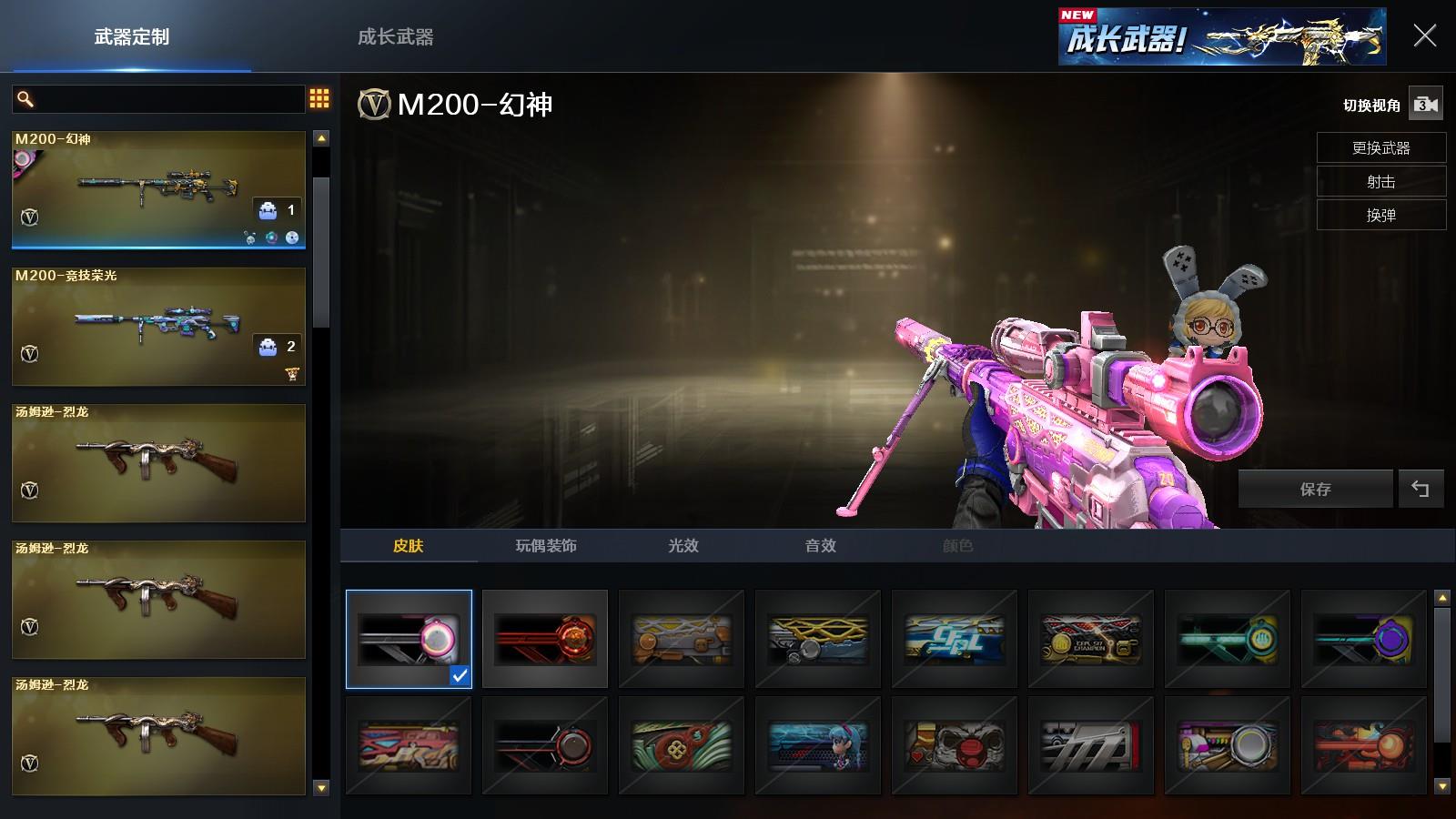Select M200-竞技荣光 in the weapon list
The height and width of the screenshot is (819, 1456).
coord(158,326)
